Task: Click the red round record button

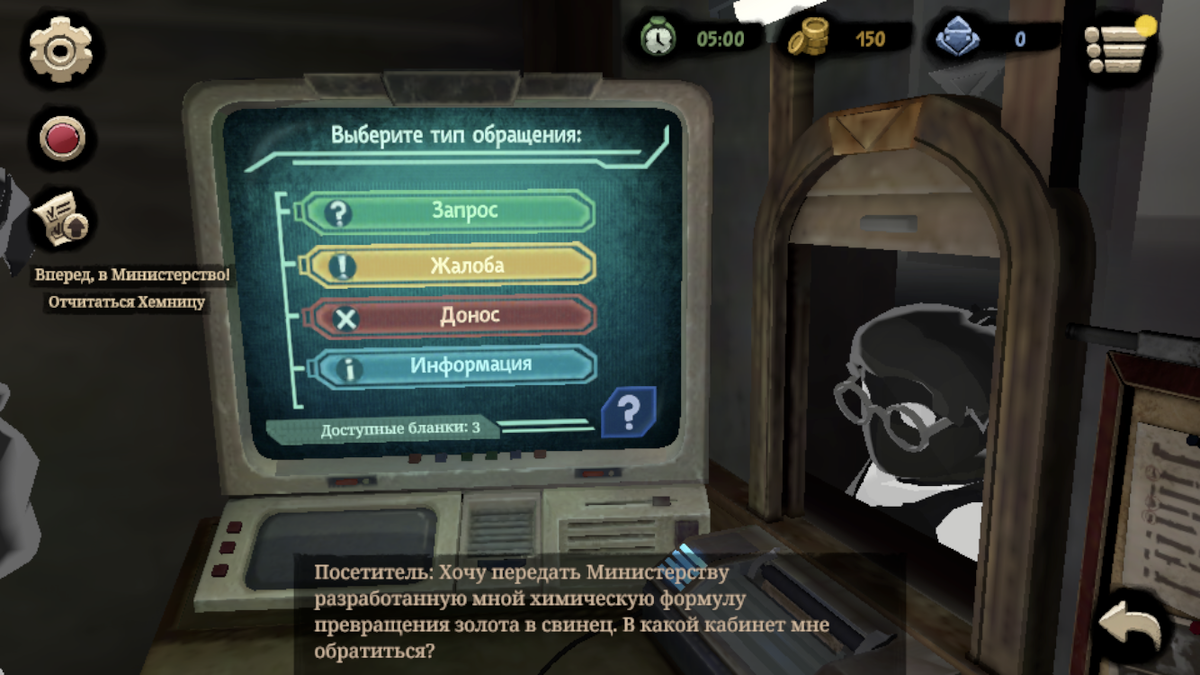Action: click(61, 138)
